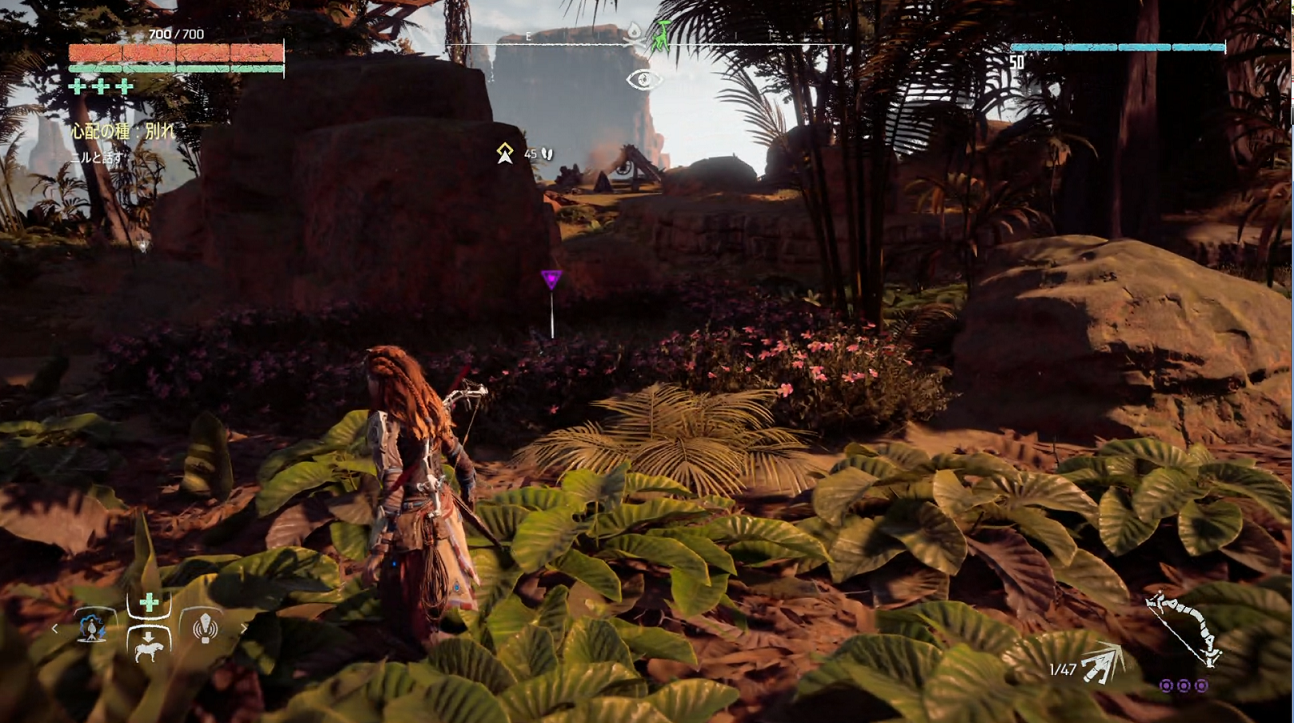This screenshot has width=1294, height=723.
Task: Click the purple triangle world marker
Action: 551,279
